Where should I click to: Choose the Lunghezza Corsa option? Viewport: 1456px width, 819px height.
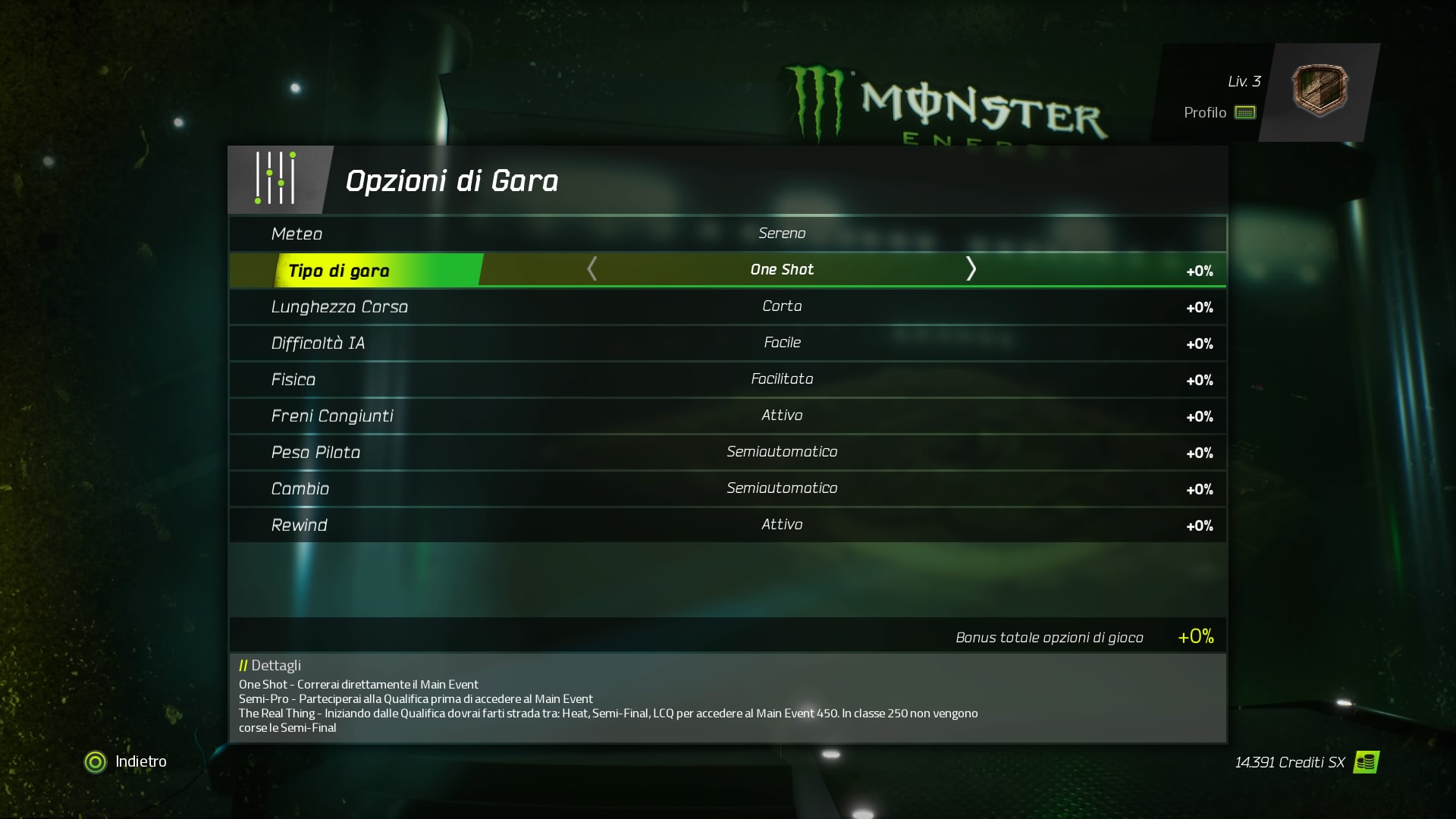pos(726,307)
